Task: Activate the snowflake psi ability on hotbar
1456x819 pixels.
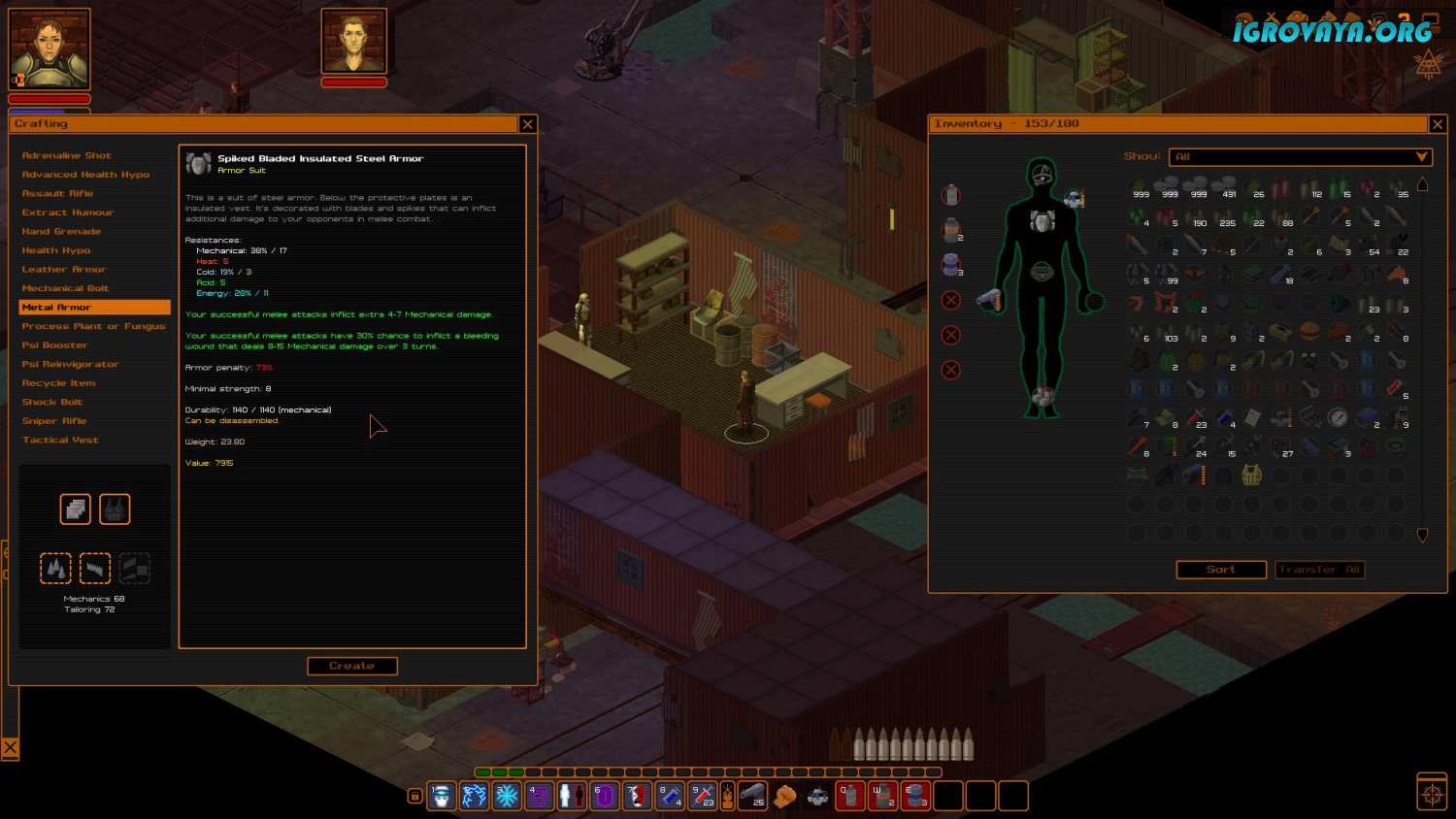Action: [x=507, y=796]
